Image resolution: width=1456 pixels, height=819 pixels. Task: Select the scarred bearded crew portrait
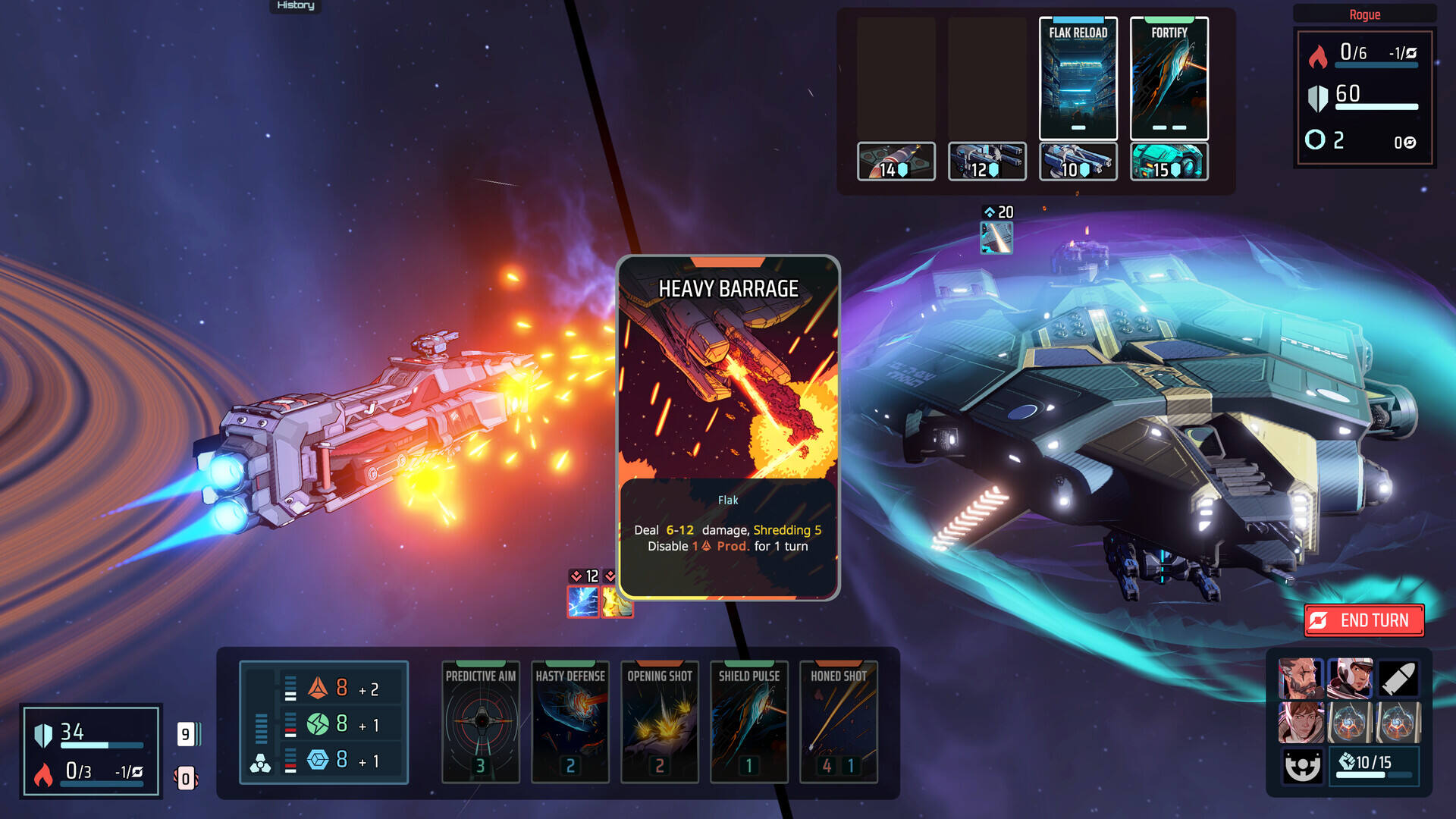coord(1301,678)
